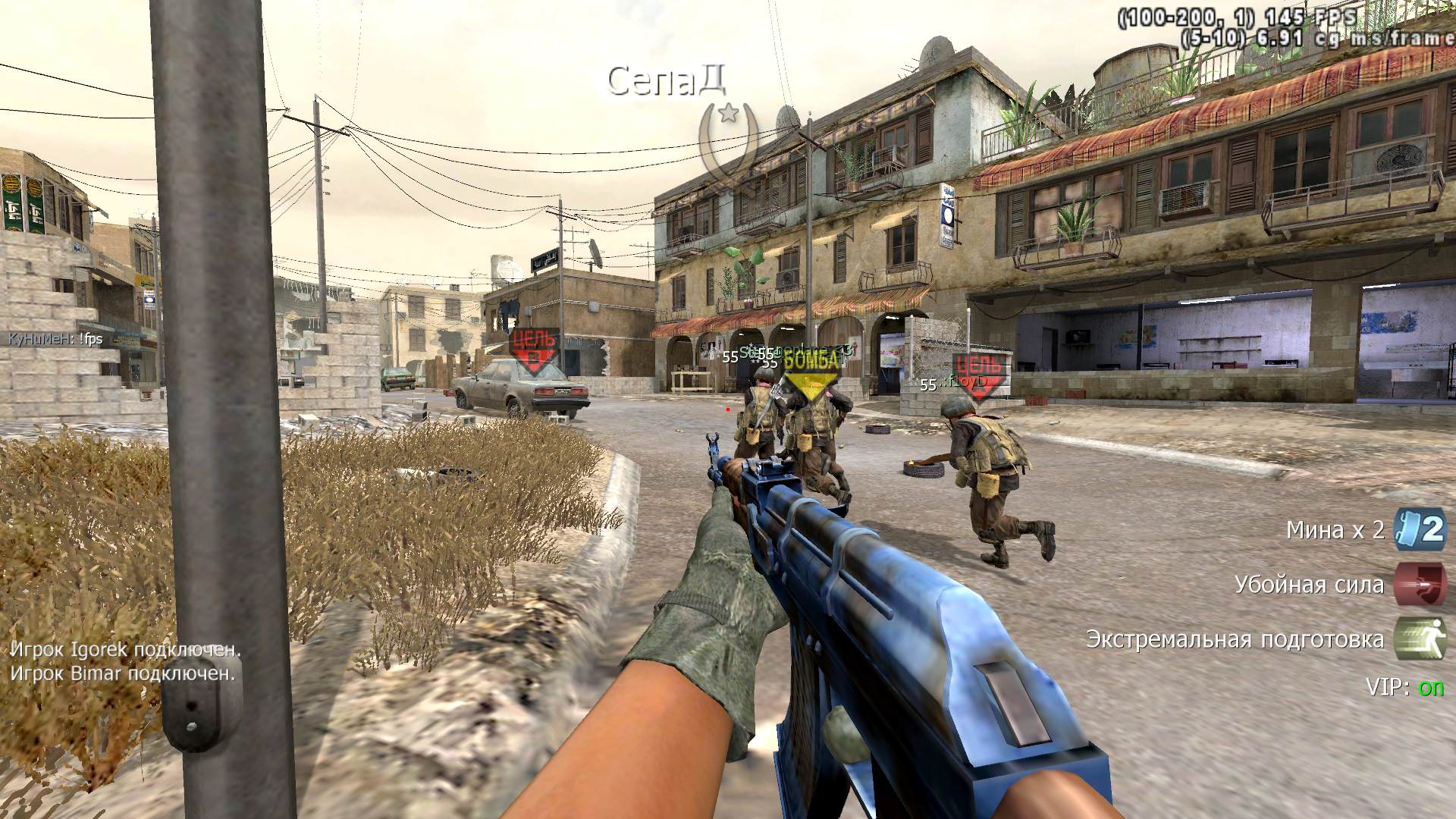
Task: Select the Мина x 2 perk icon
Action: pyautogui.click(x=1420, y=529)
